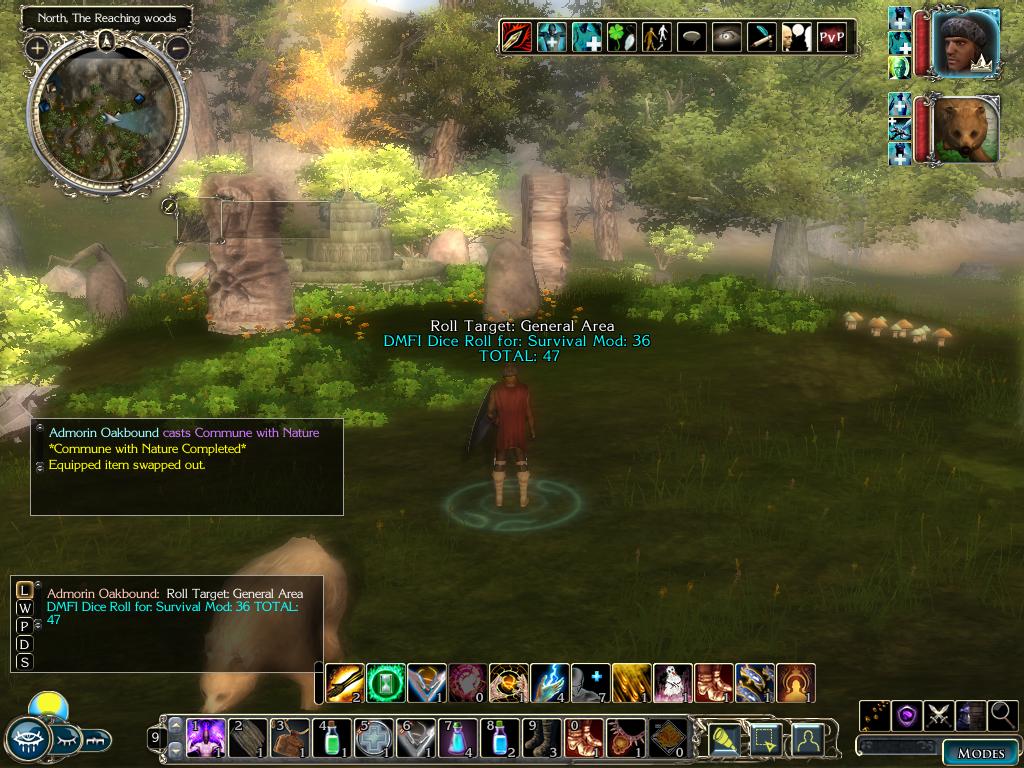Switch to the W chat channel tab
The image size is (1024, 768).
click(24, 608)
